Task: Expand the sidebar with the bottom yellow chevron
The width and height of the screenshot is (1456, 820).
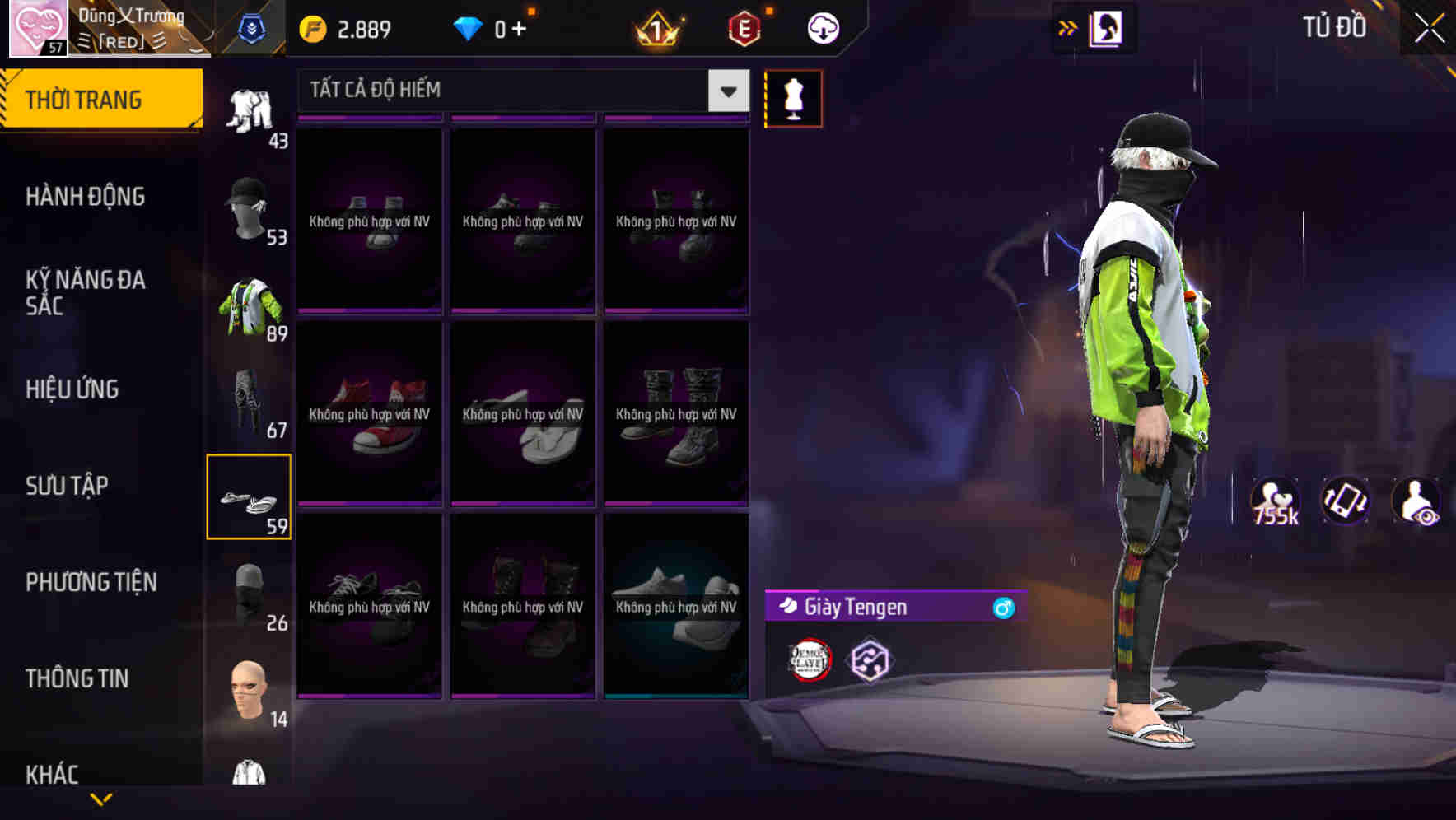Action: 101,800
